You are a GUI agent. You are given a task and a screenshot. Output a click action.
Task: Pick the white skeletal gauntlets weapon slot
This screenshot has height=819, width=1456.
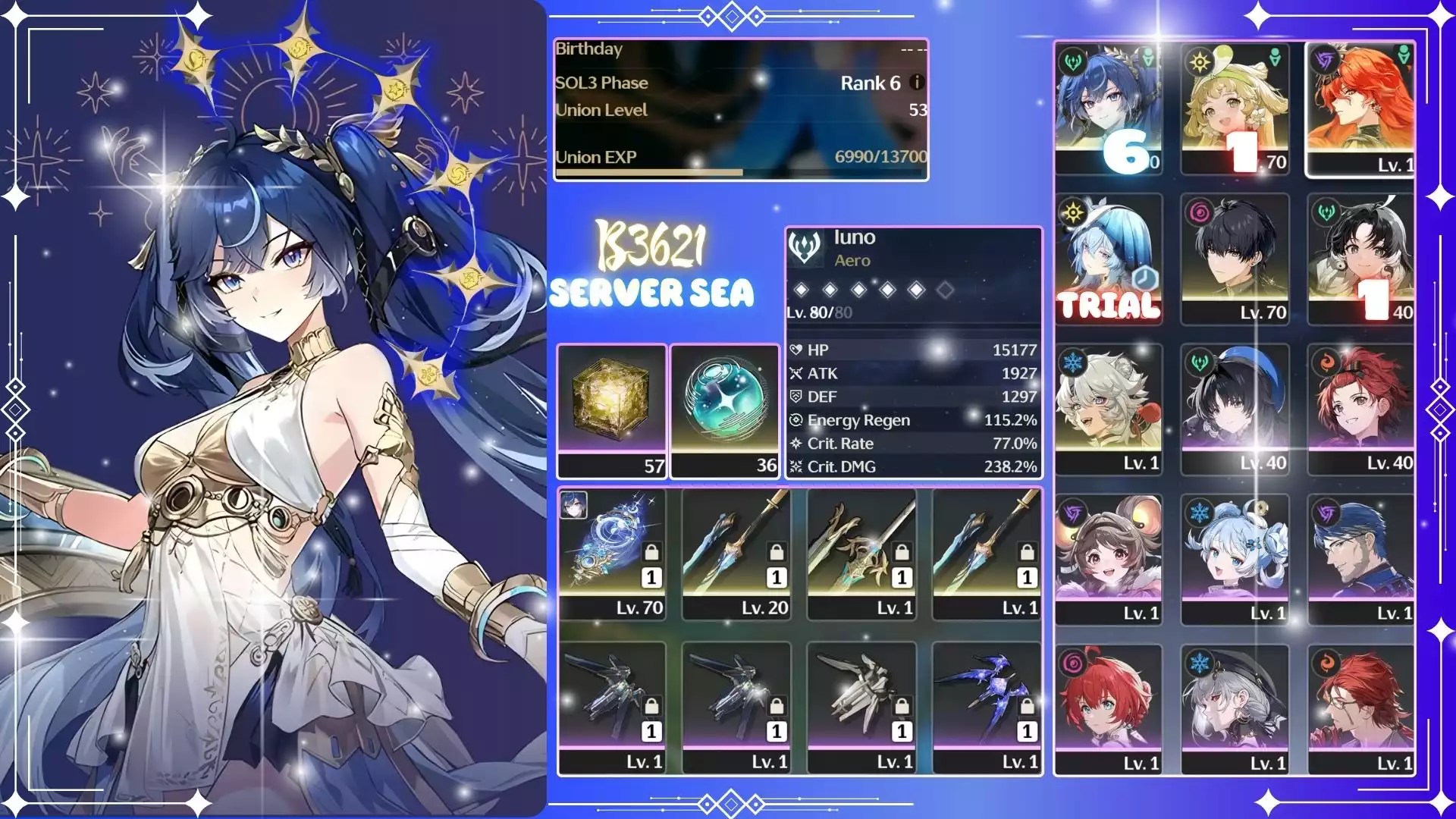(862, 707)
